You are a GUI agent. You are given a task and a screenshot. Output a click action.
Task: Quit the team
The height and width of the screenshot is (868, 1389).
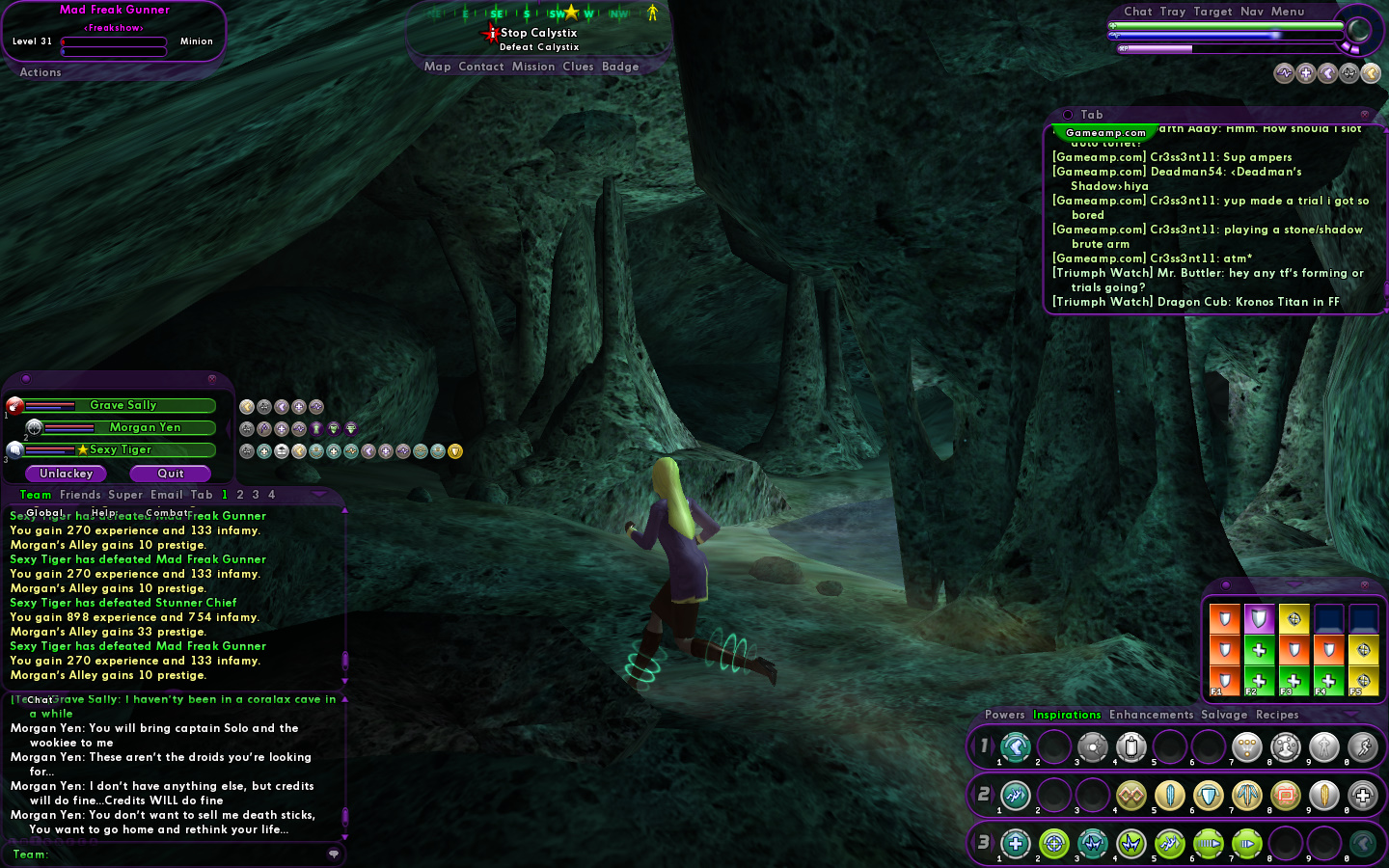(171, 474)
